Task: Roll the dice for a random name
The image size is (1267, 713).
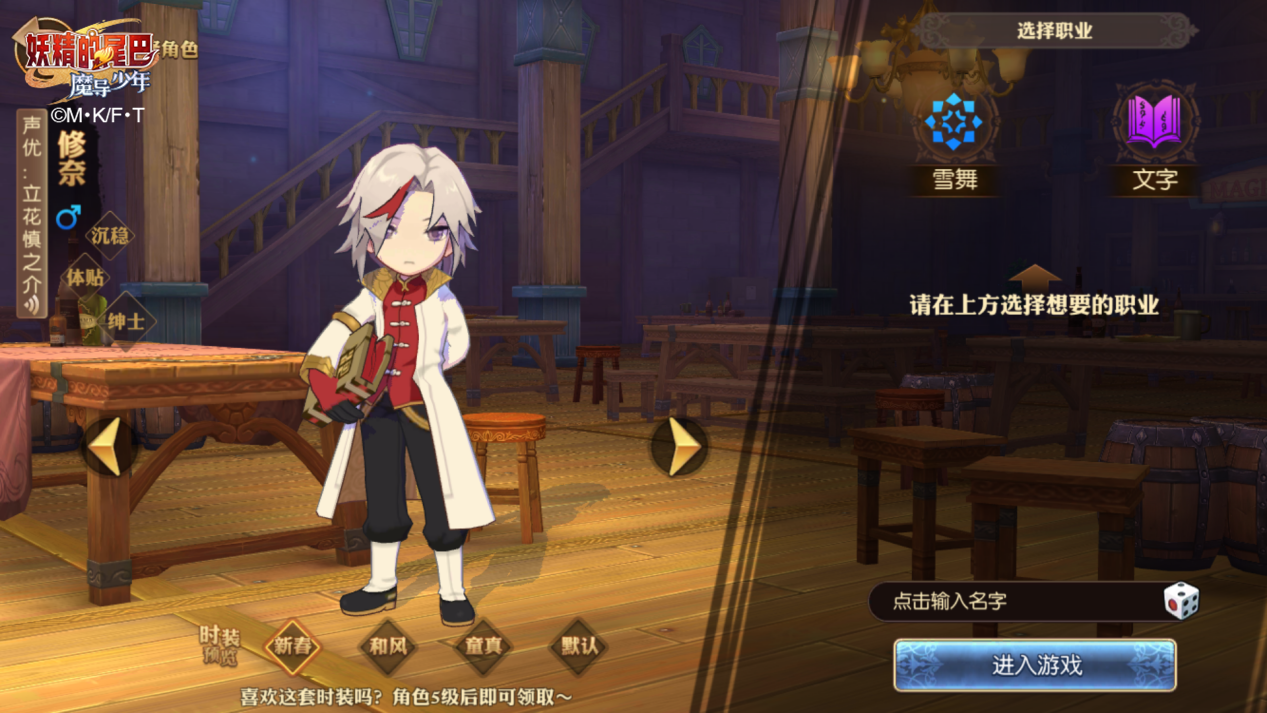Action: point(1180,600)
